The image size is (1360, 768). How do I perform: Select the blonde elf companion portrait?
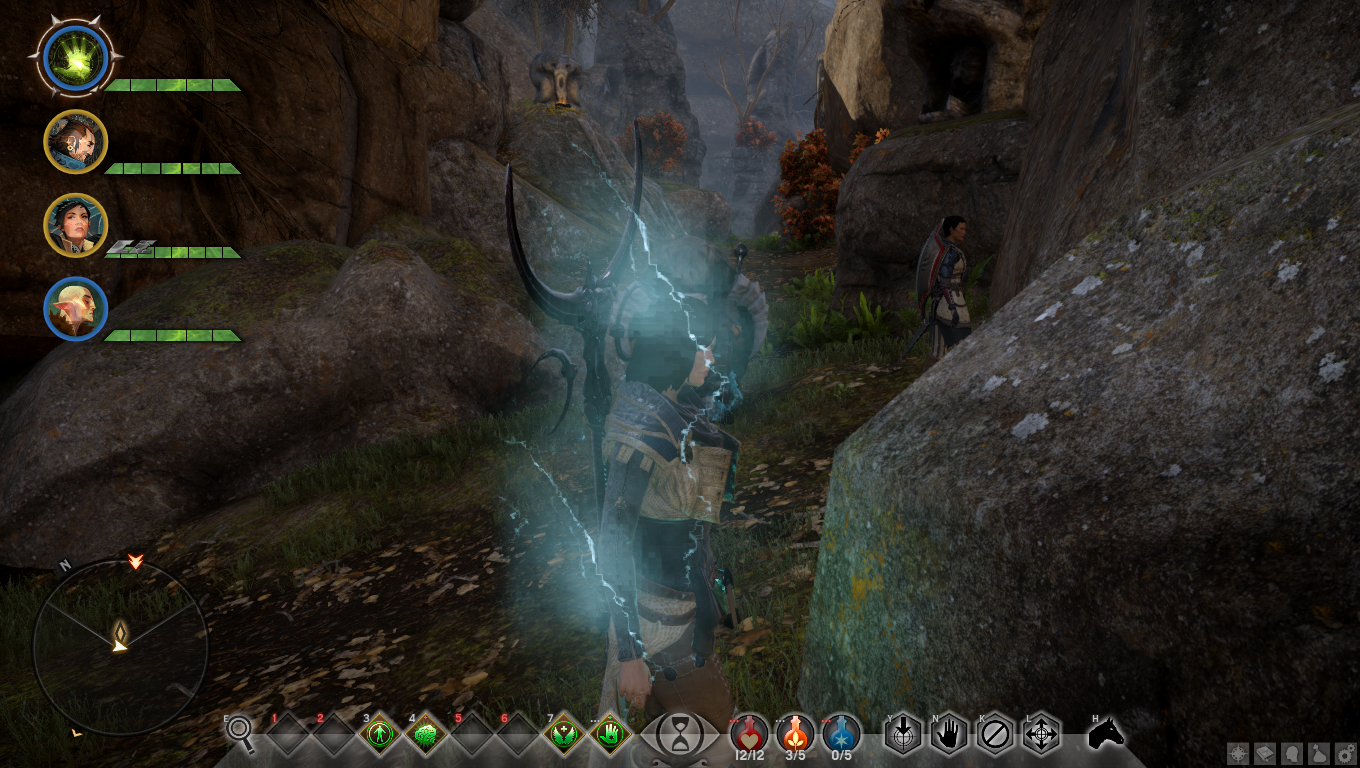tap(75, 310)
